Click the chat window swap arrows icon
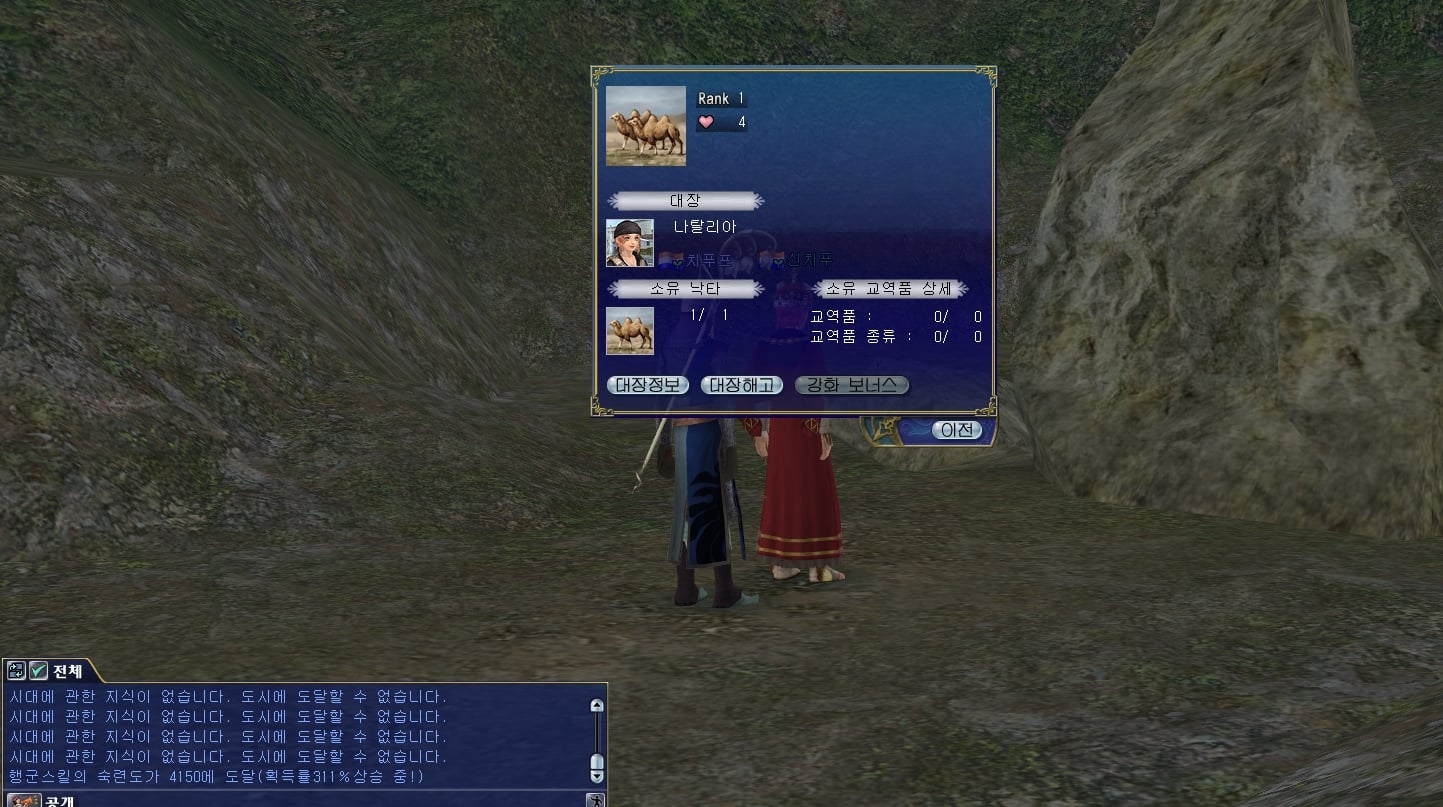 (16, 671)
